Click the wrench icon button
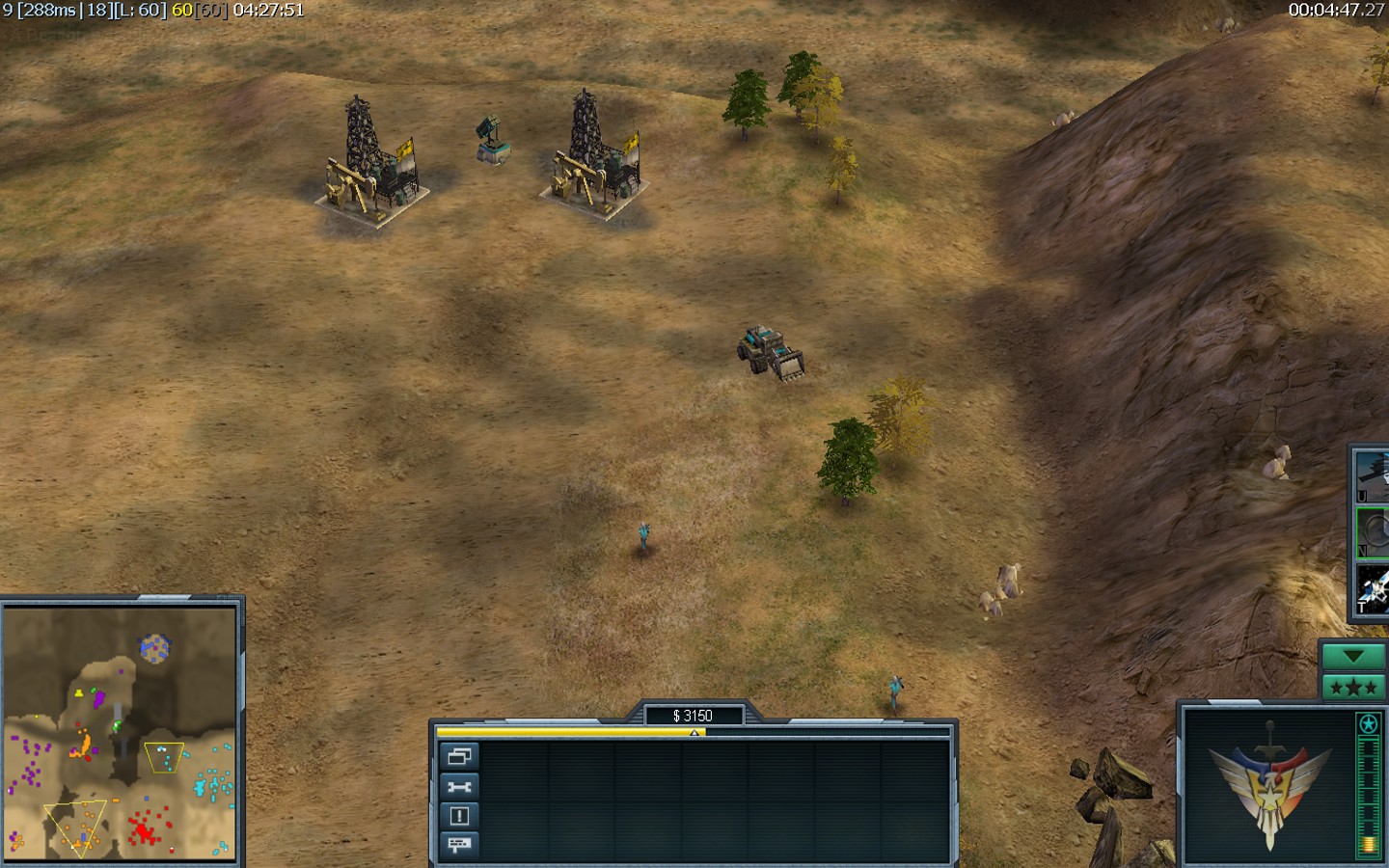Image resolution: width=1389 pixels, height=868 pixels. (x=459, y=787)
